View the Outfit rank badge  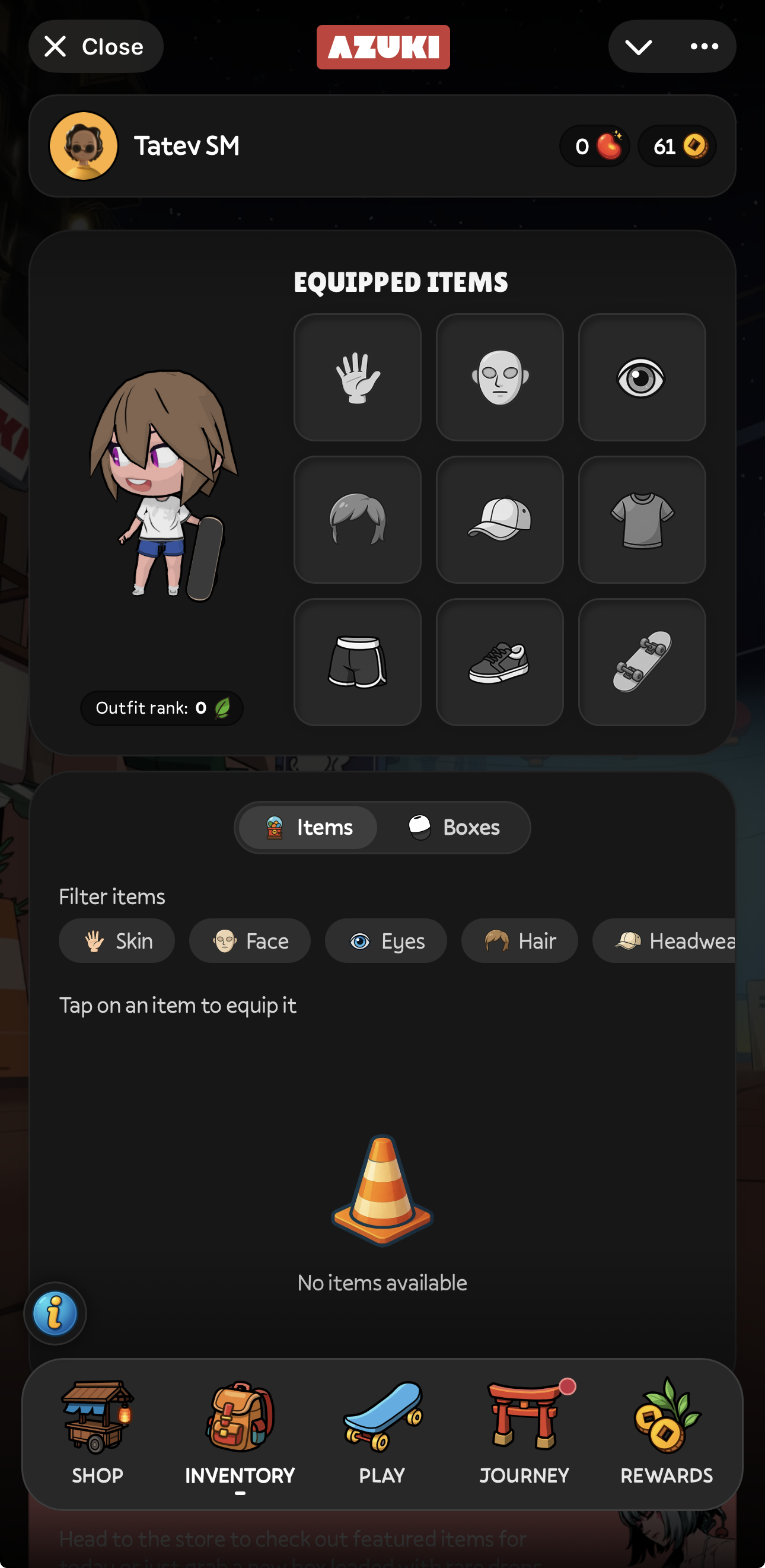click(161, 708)
